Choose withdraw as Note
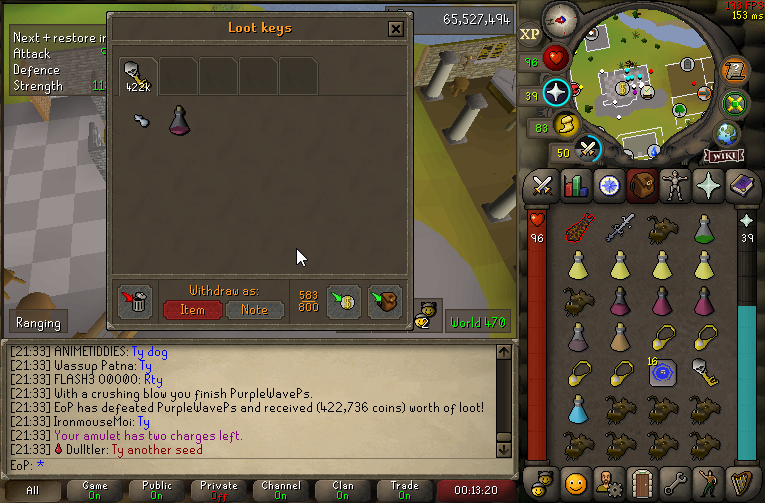This screenshot has width=765, height=503. click(254, 310)
